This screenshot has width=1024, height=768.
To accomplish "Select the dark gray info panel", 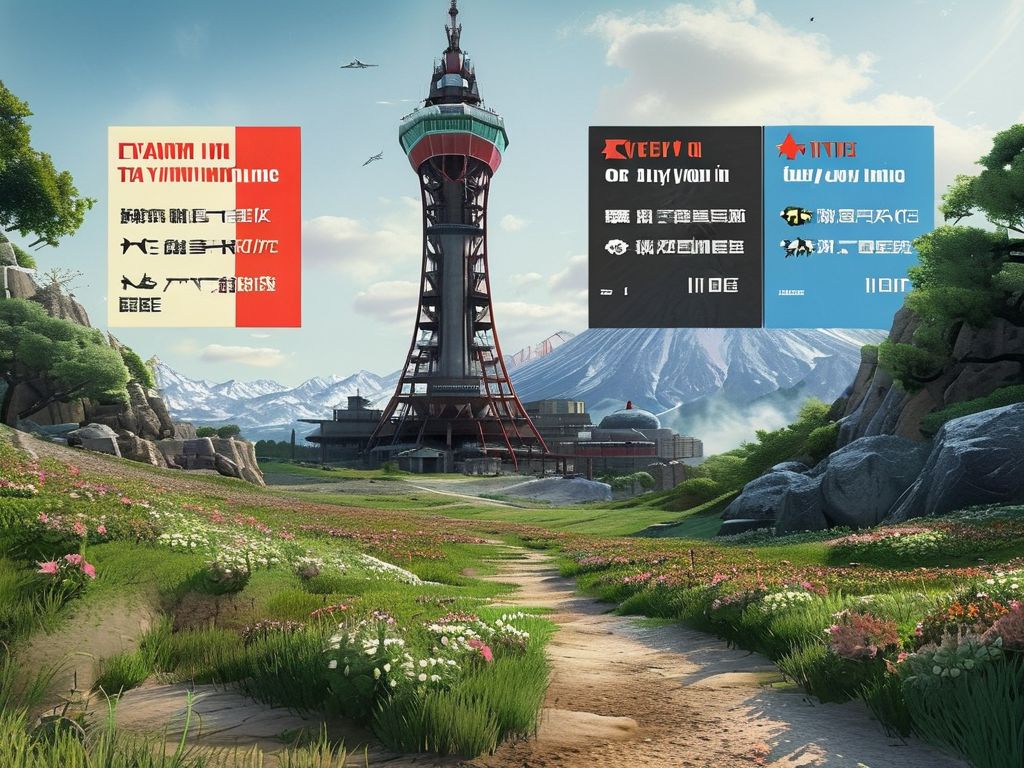I will click(674, 226).
